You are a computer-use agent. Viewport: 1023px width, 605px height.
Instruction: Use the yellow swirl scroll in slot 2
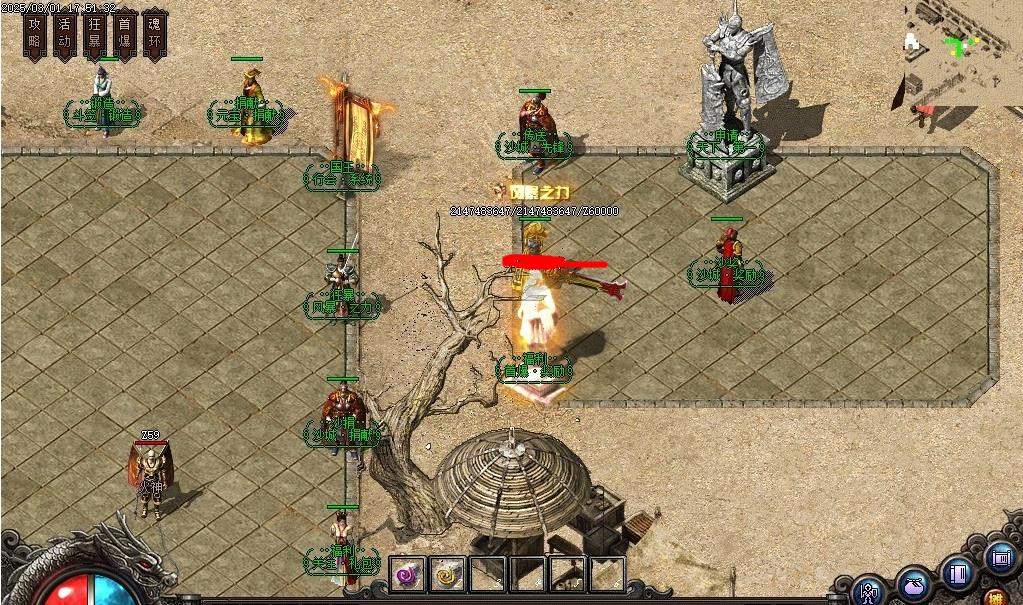(x=447, y=575)
